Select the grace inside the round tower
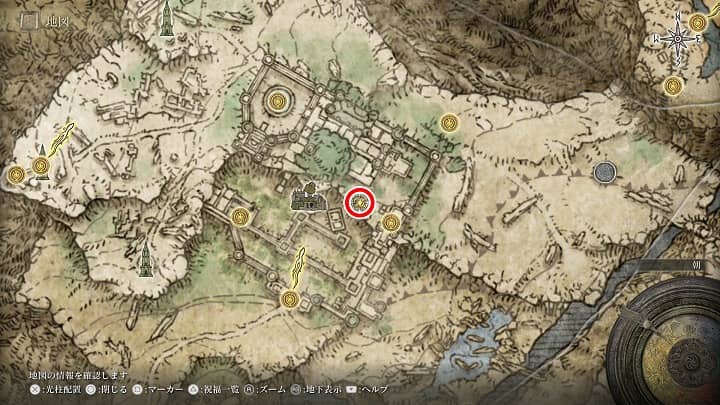 point(278,101)
